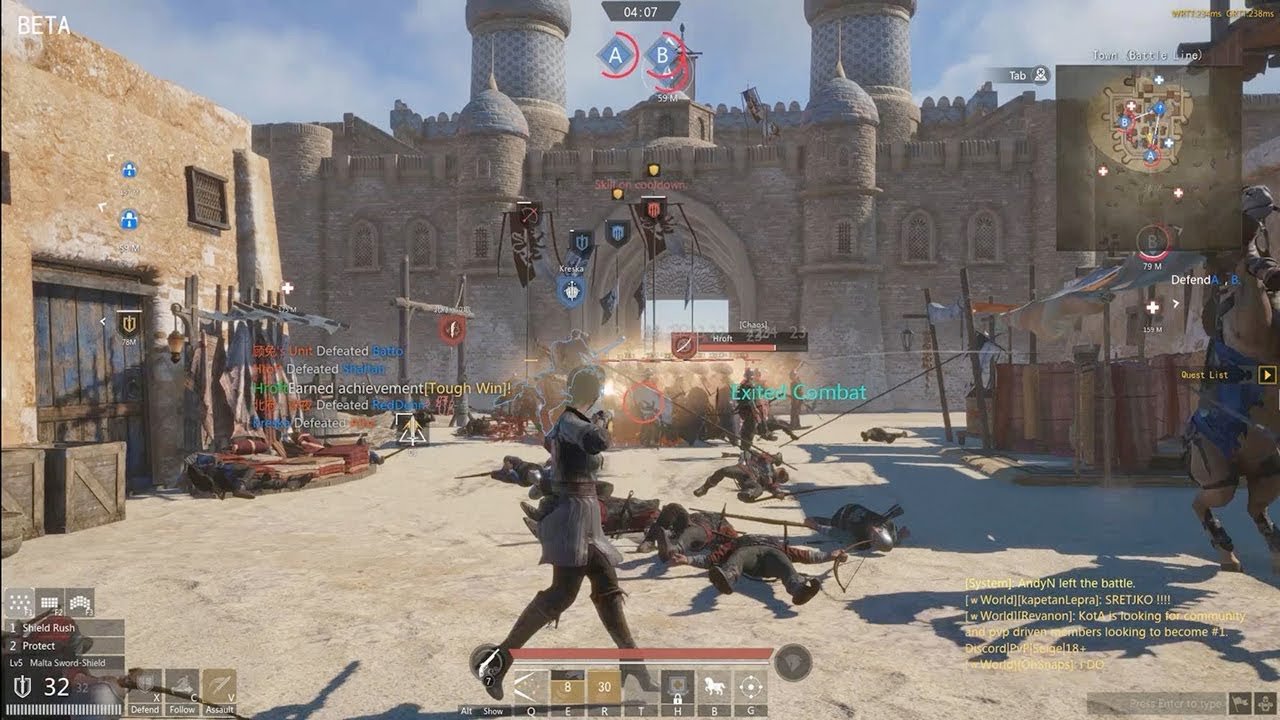Use the Protect unit skill
Screen dimensions: 1280x720
[x=62, y=646]
